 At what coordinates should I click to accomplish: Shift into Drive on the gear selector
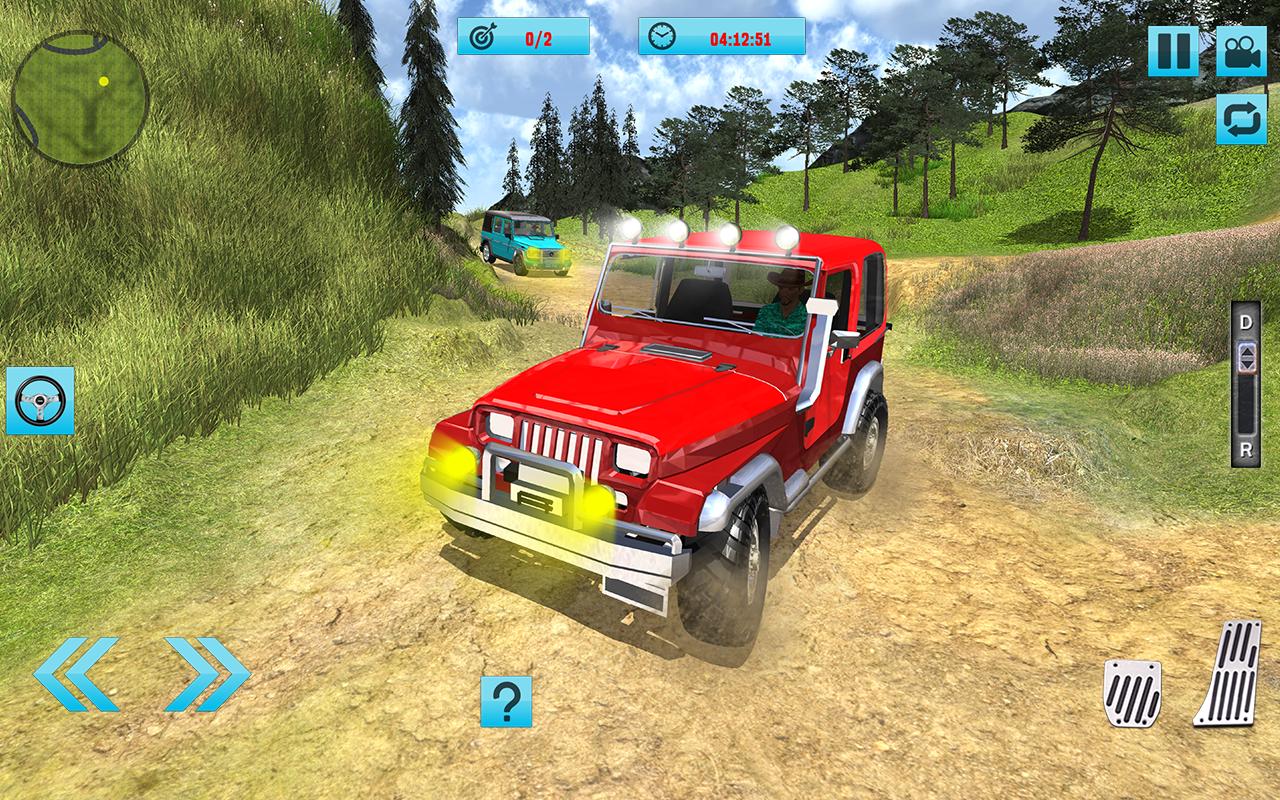pos(1245,324)
